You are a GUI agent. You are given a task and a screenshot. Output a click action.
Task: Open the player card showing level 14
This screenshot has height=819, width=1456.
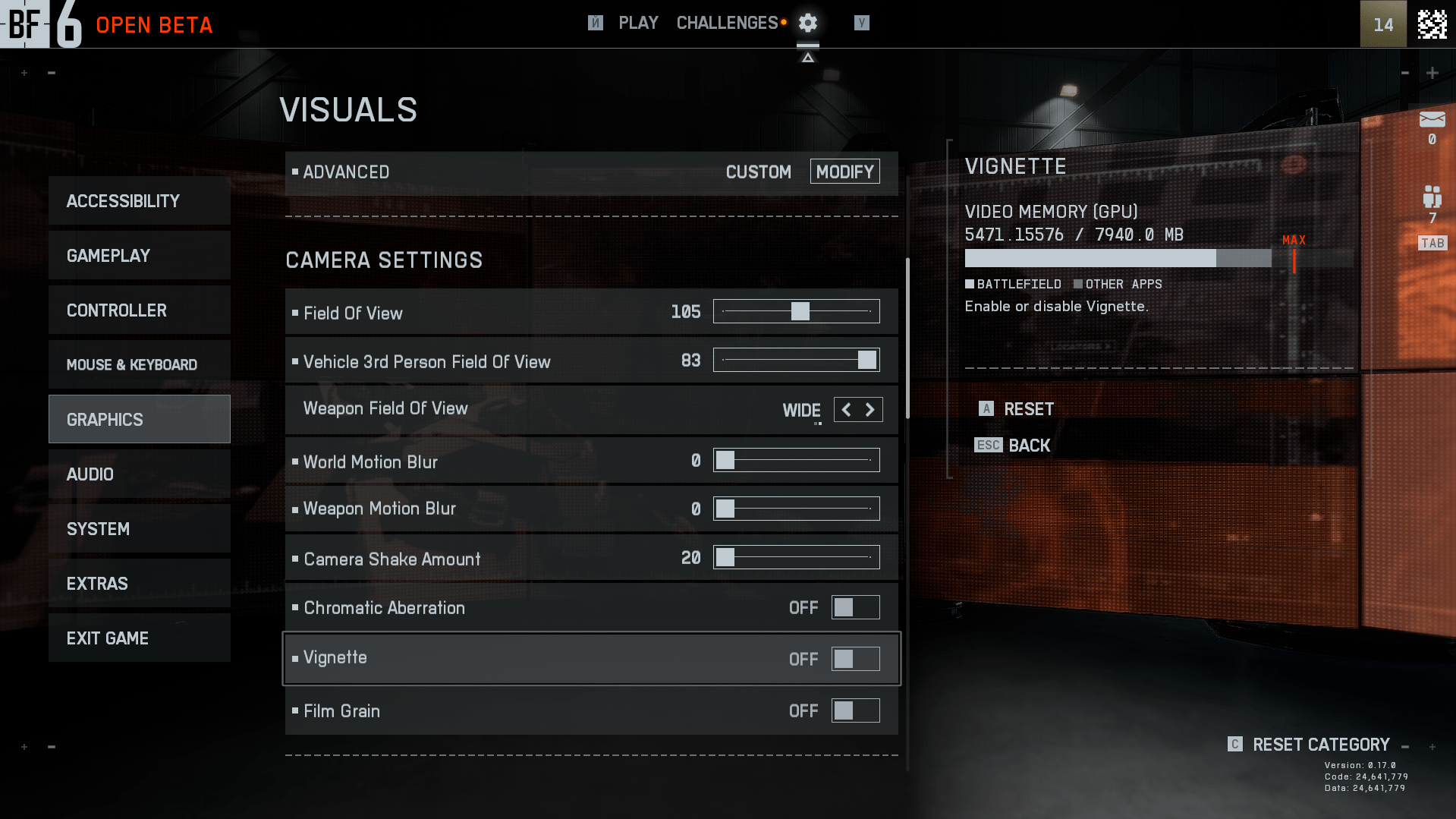1382,24
